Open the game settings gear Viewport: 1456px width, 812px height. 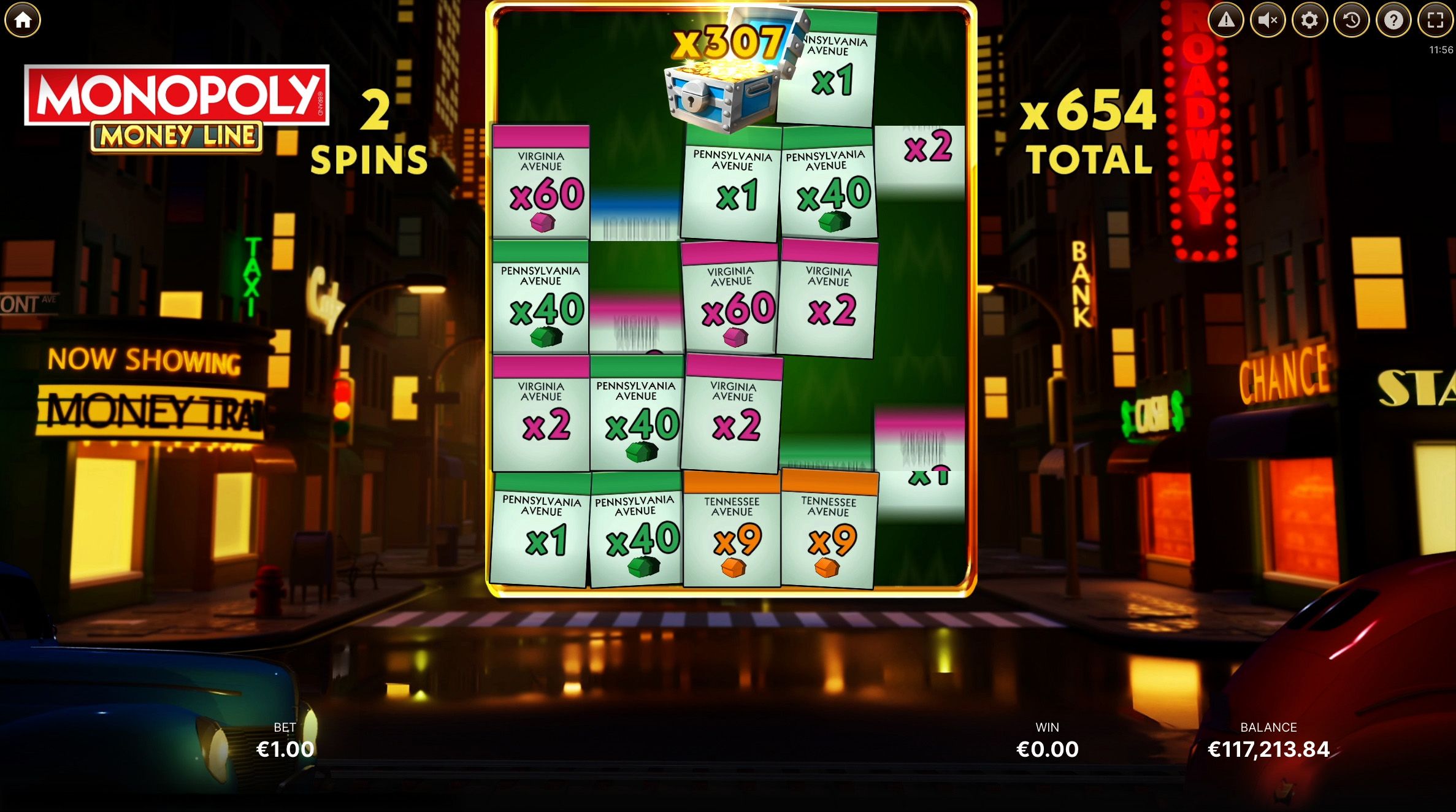(x=1309, y=20)
